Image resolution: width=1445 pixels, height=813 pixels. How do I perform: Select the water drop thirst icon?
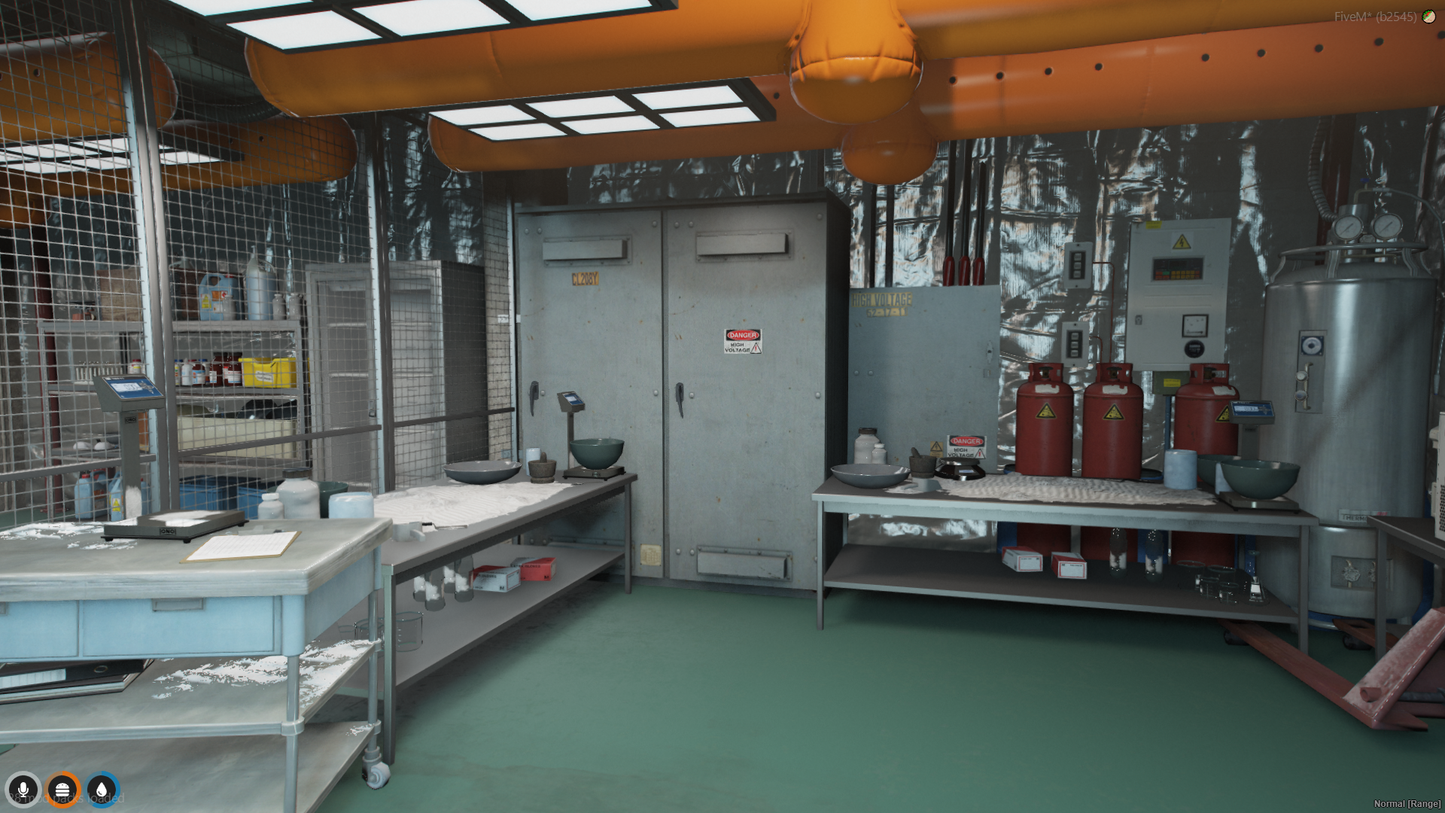[101, 790]
